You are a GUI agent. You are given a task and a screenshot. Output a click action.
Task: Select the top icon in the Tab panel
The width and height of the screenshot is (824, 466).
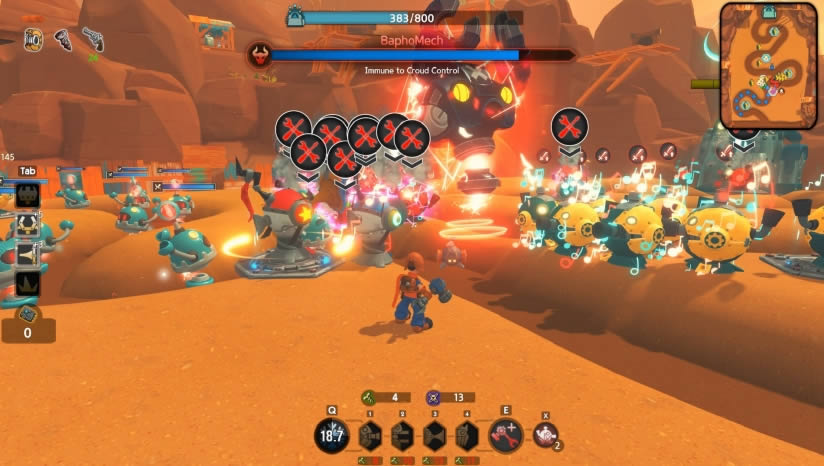[x=27, y=195]
